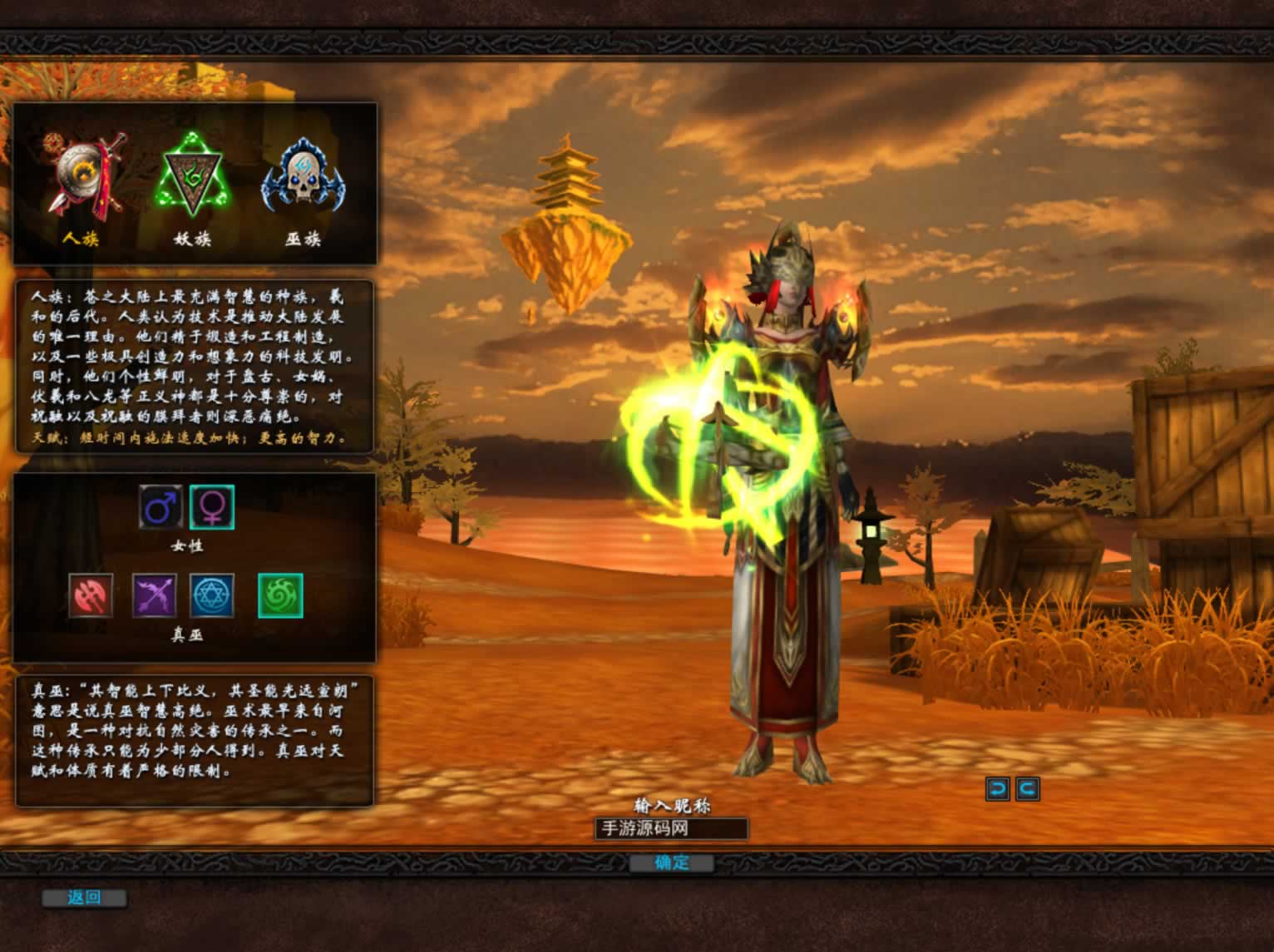The height and width of the screenshot is (952, 1274).
Task: Click the nickname input field
Action: [x=671, y=829]
